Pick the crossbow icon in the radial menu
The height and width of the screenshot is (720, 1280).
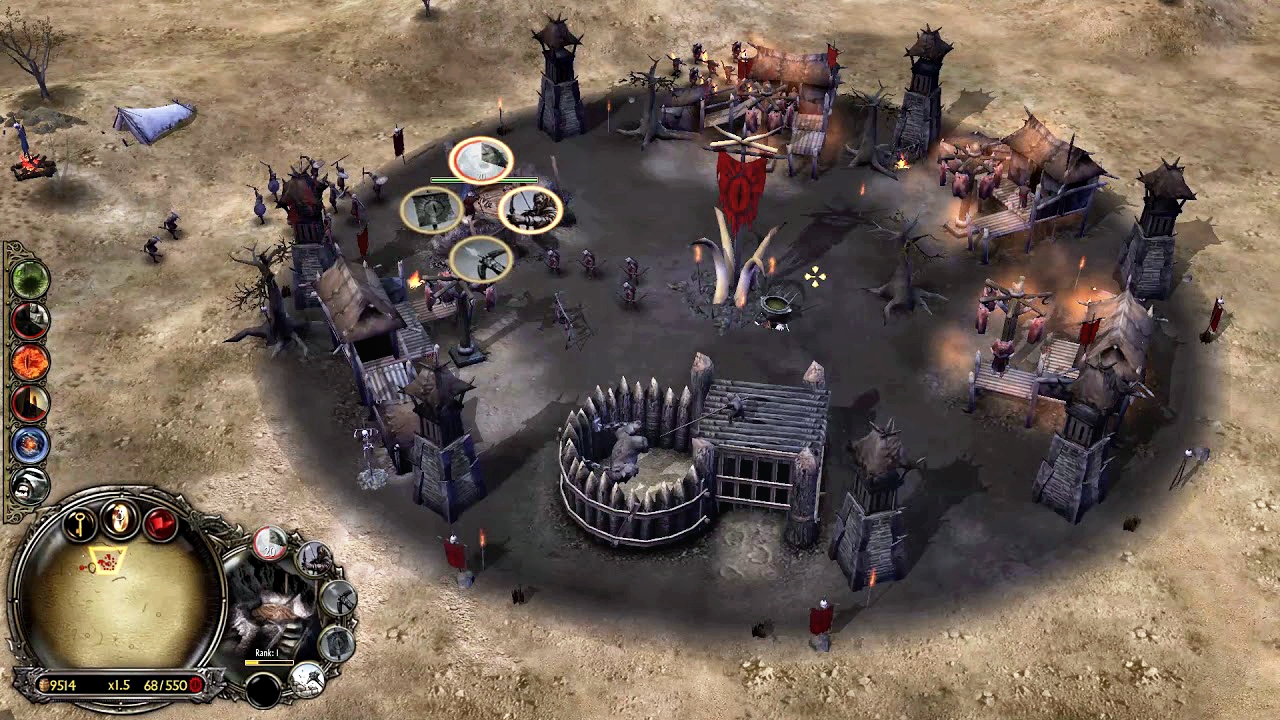pos(481,260)
